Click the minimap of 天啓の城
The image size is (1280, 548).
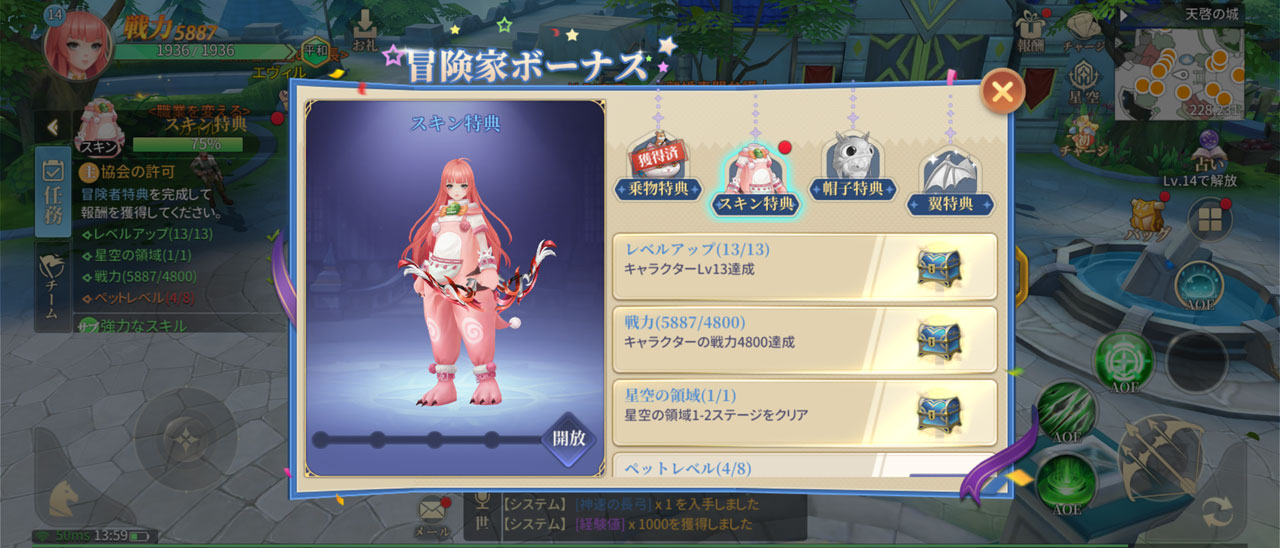(x=1179, y=73)
